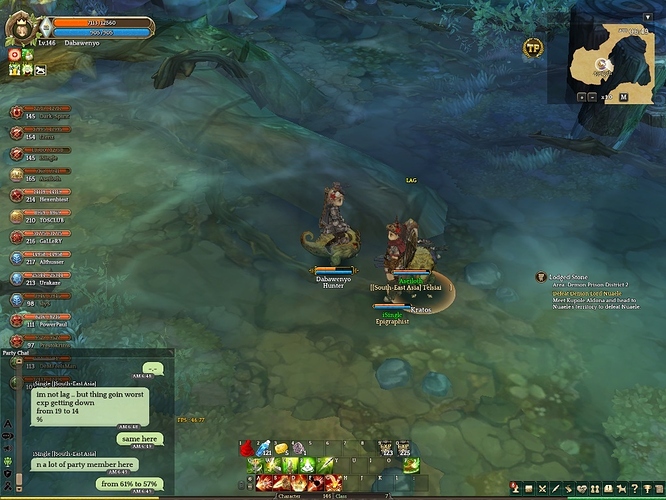666x500 pixels.
Task: Open the help question mark menu icon
Action: (x=634, y=488)
